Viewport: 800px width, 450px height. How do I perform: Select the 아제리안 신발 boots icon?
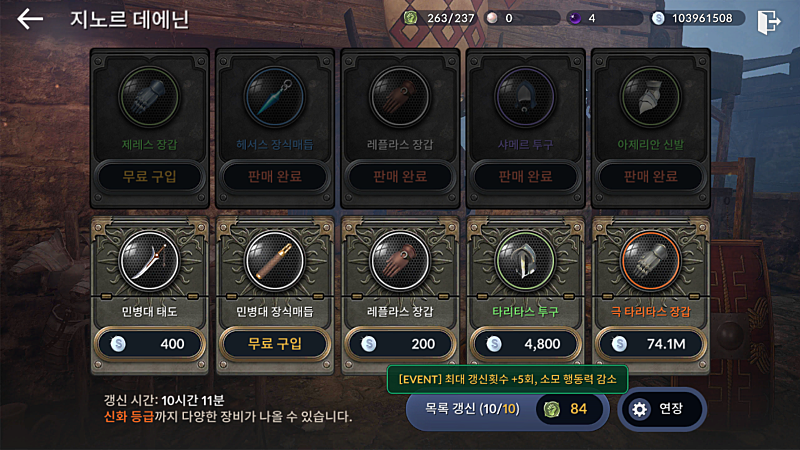coord(651,97)
